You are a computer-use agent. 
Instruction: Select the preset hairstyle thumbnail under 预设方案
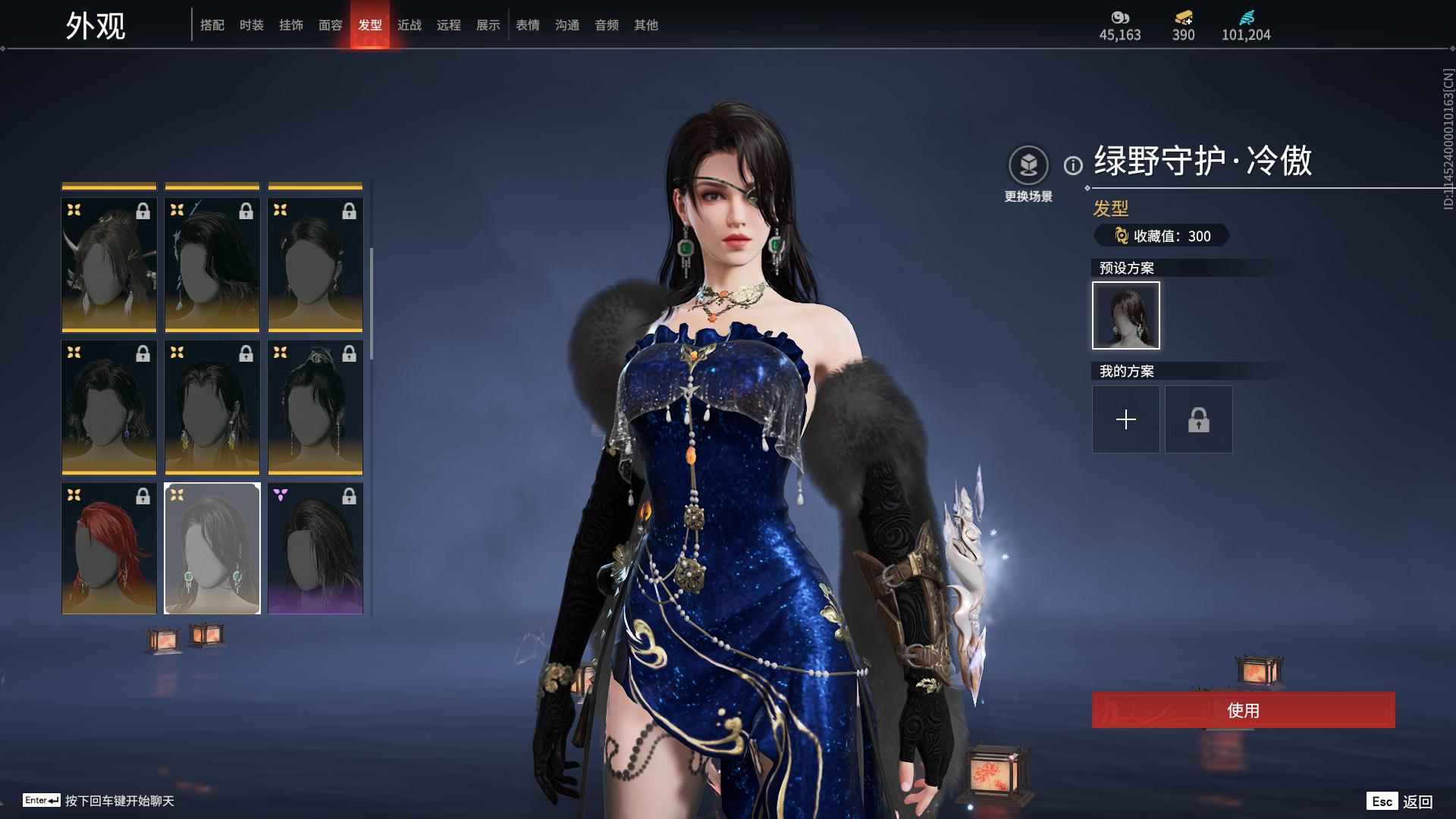click(x=1126, y=315)
